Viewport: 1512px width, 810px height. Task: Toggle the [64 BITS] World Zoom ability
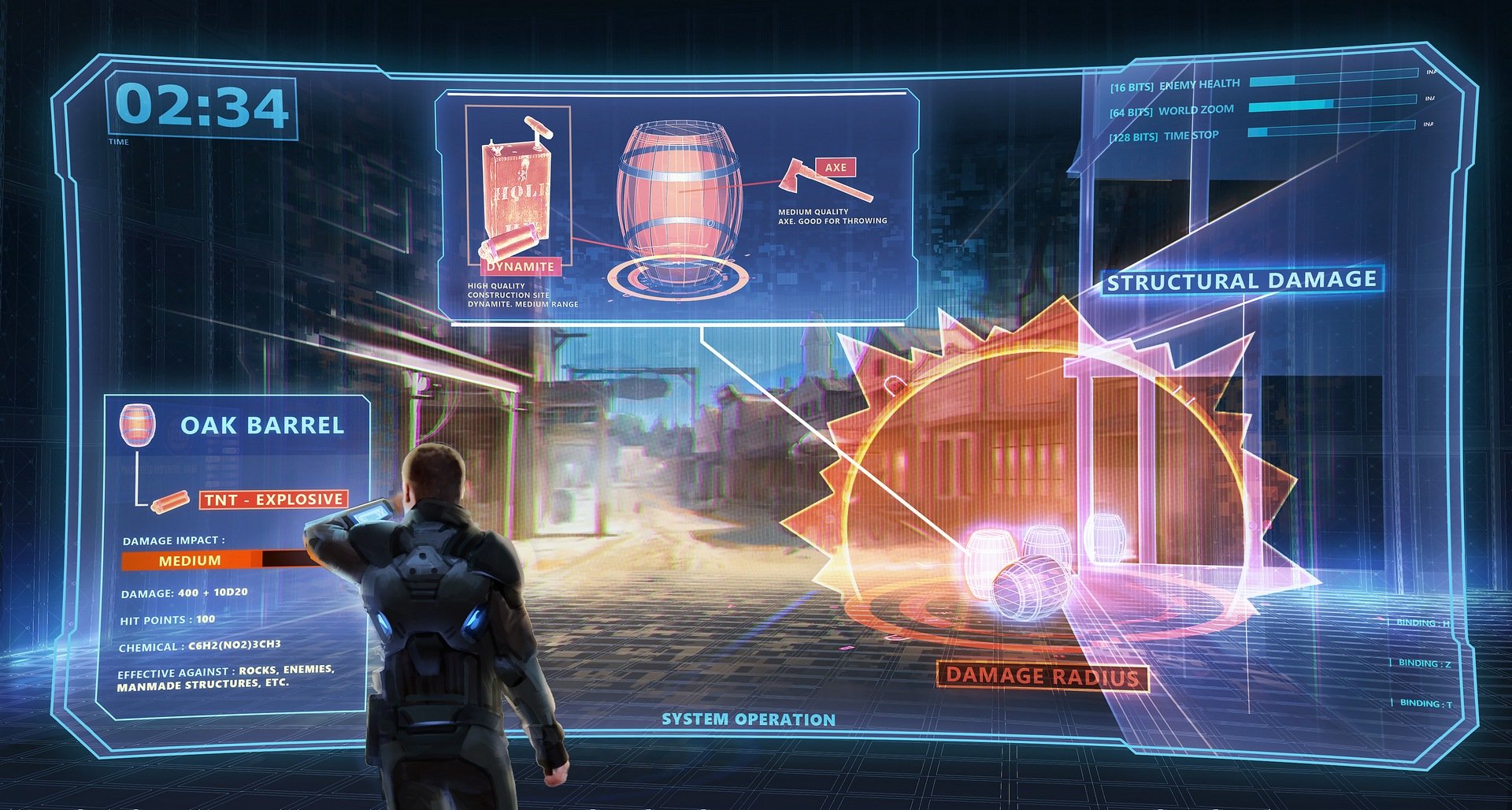(x=1173, y=109)
